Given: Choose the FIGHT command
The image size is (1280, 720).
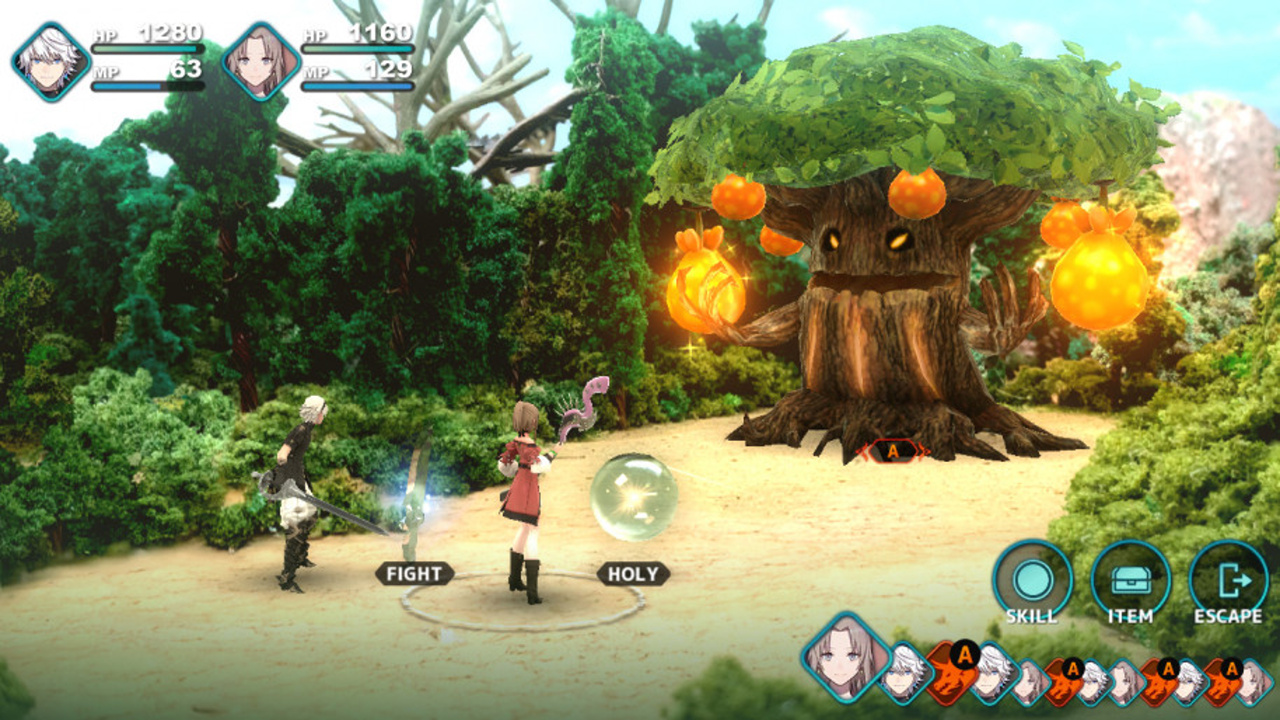Looking at the screenshot, I should click(x=414, y=574).
